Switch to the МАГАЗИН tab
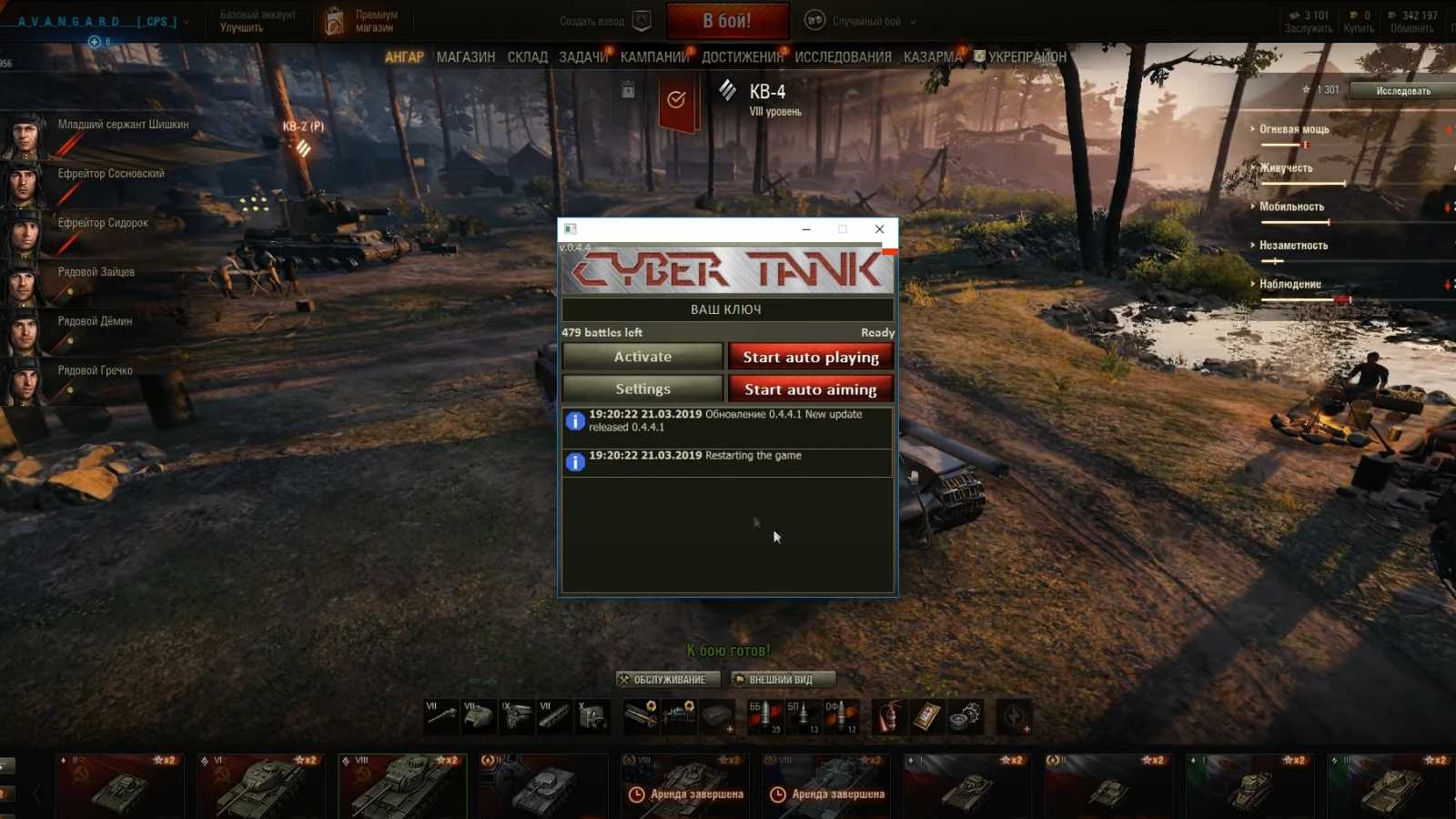The height and width of the screenshot is (819, 1456). [465, 56]
